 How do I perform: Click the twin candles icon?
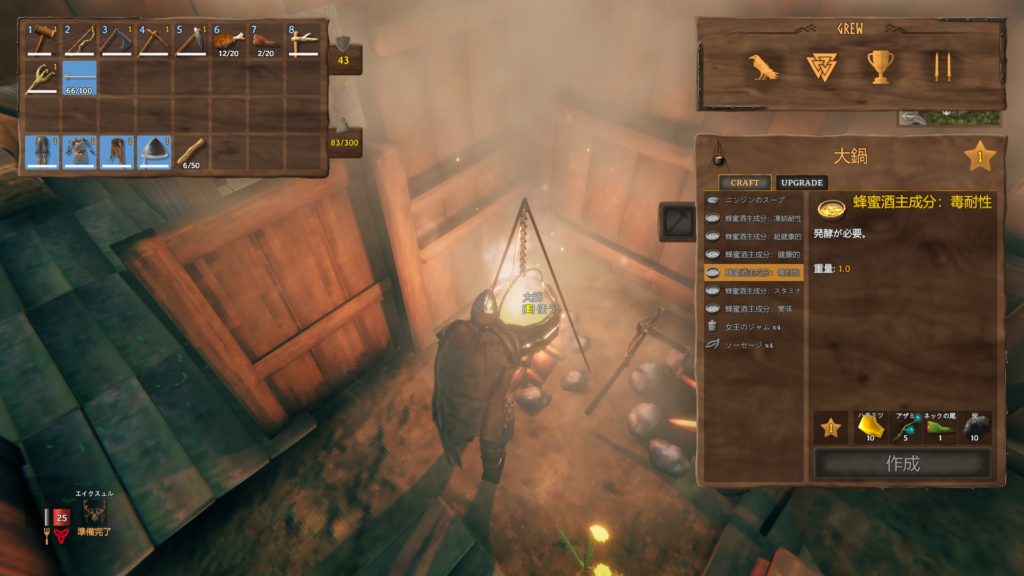click(941, 68)
